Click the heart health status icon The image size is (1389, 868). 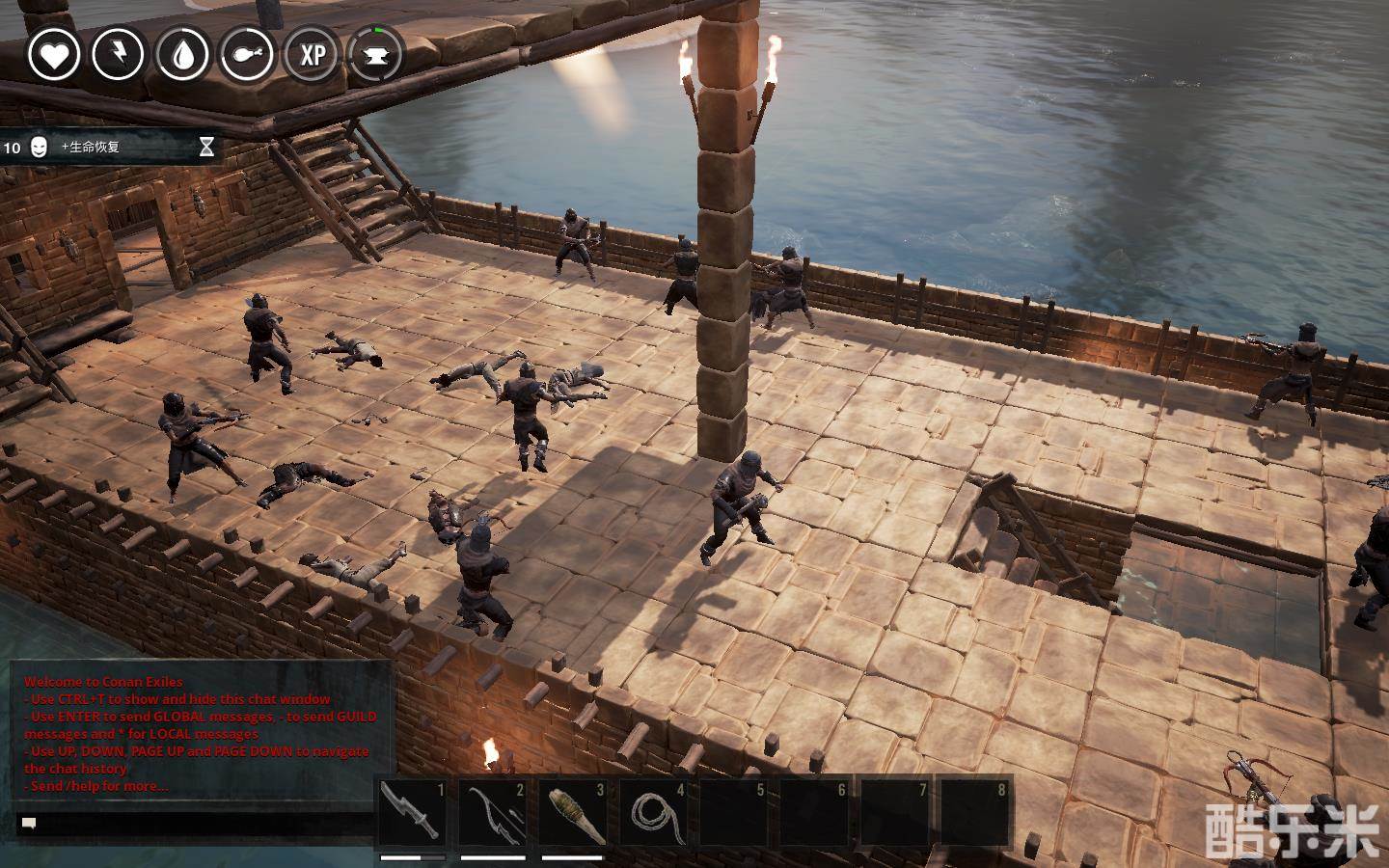coord(54,54)
